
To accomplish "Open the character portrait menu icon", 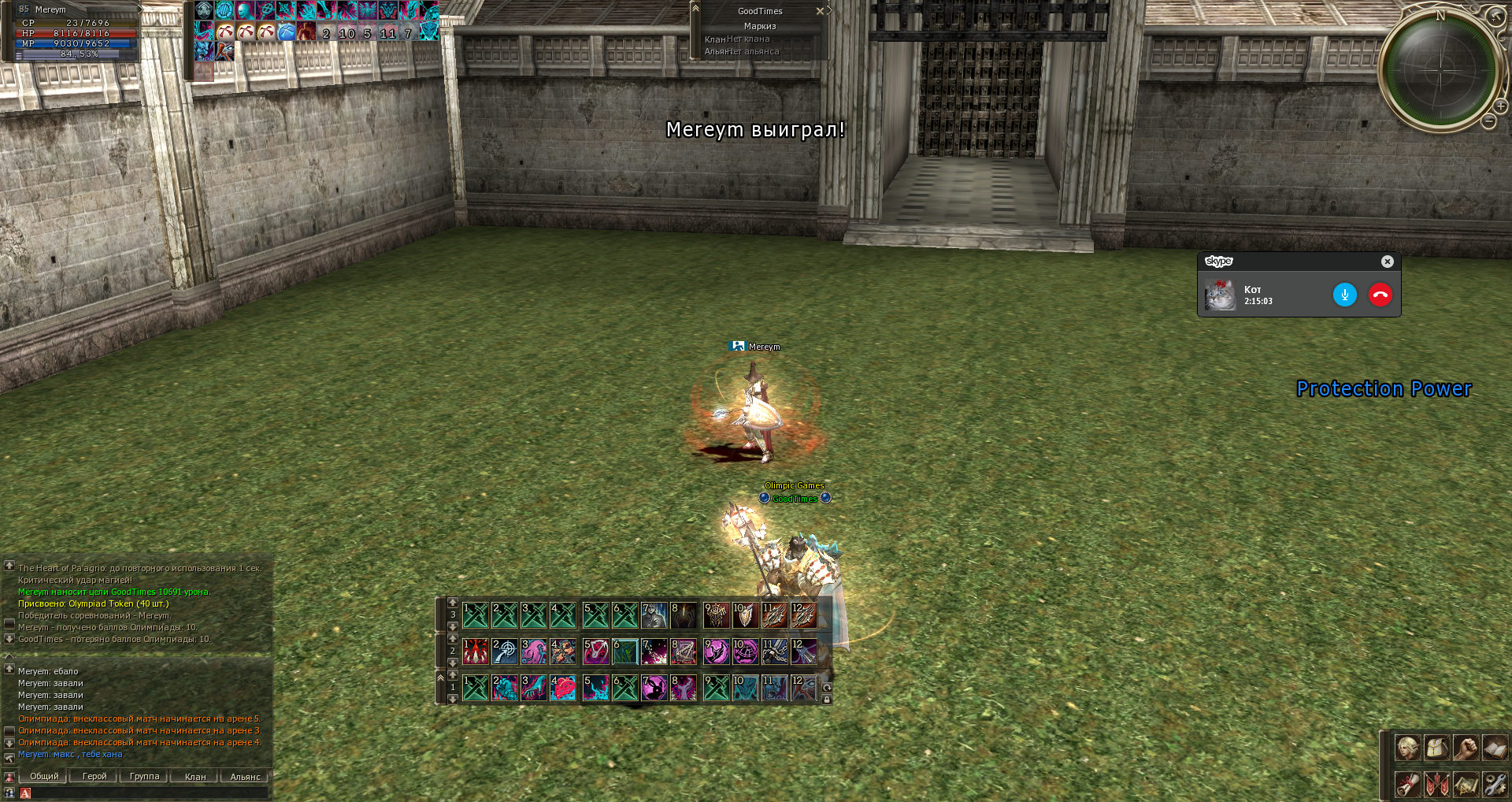I will point(1407,747).
